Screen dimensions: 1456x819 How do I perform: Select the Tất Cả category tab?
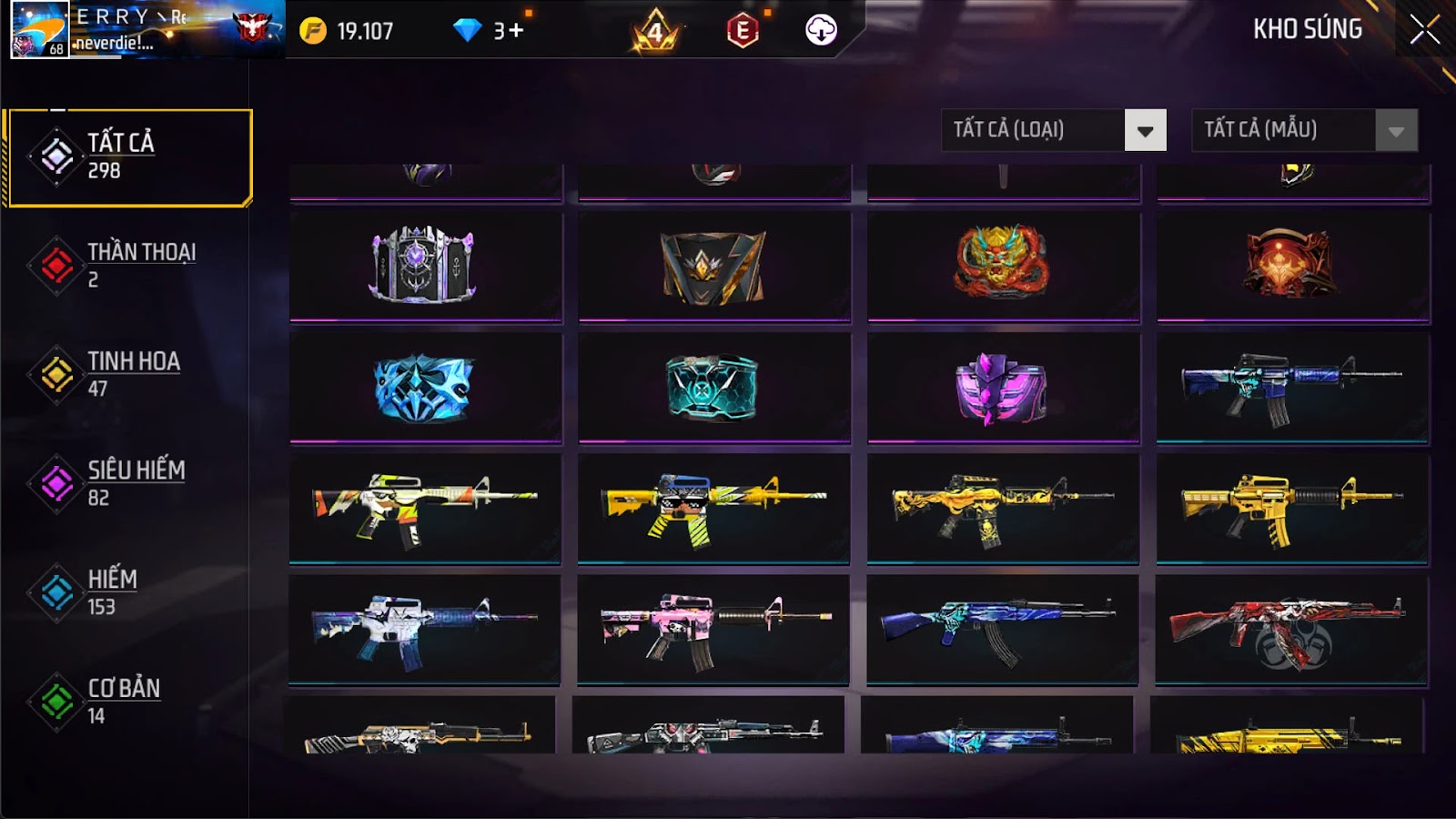point(128,157)
